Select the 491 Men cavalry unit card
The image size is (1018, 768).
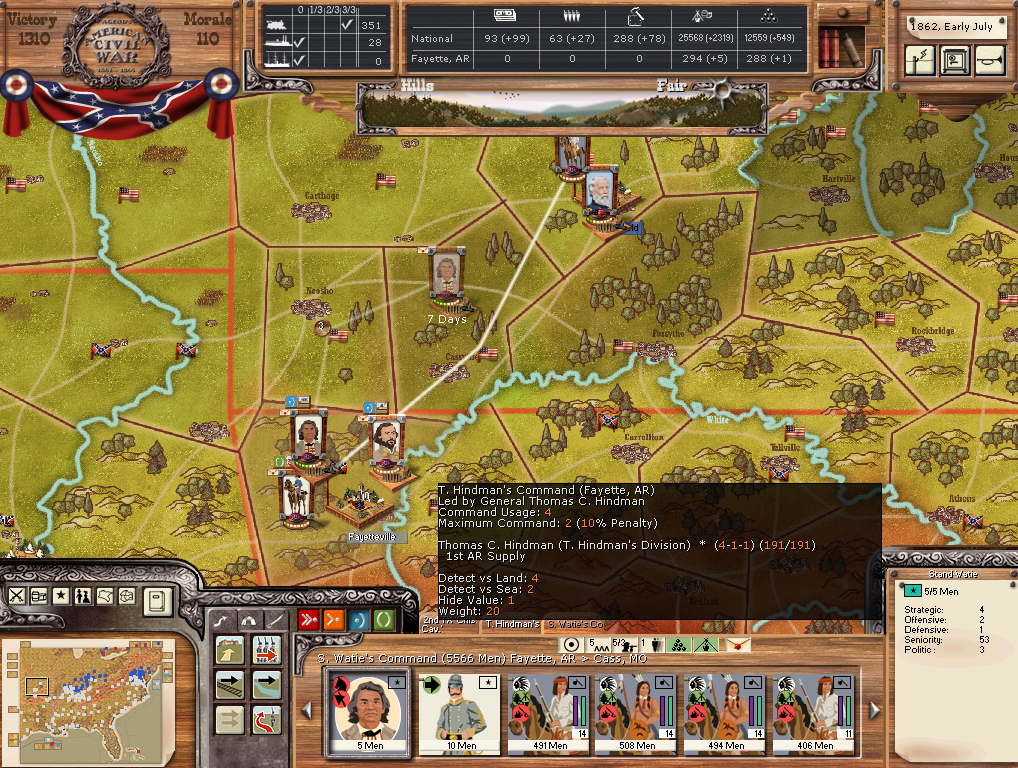546,711
